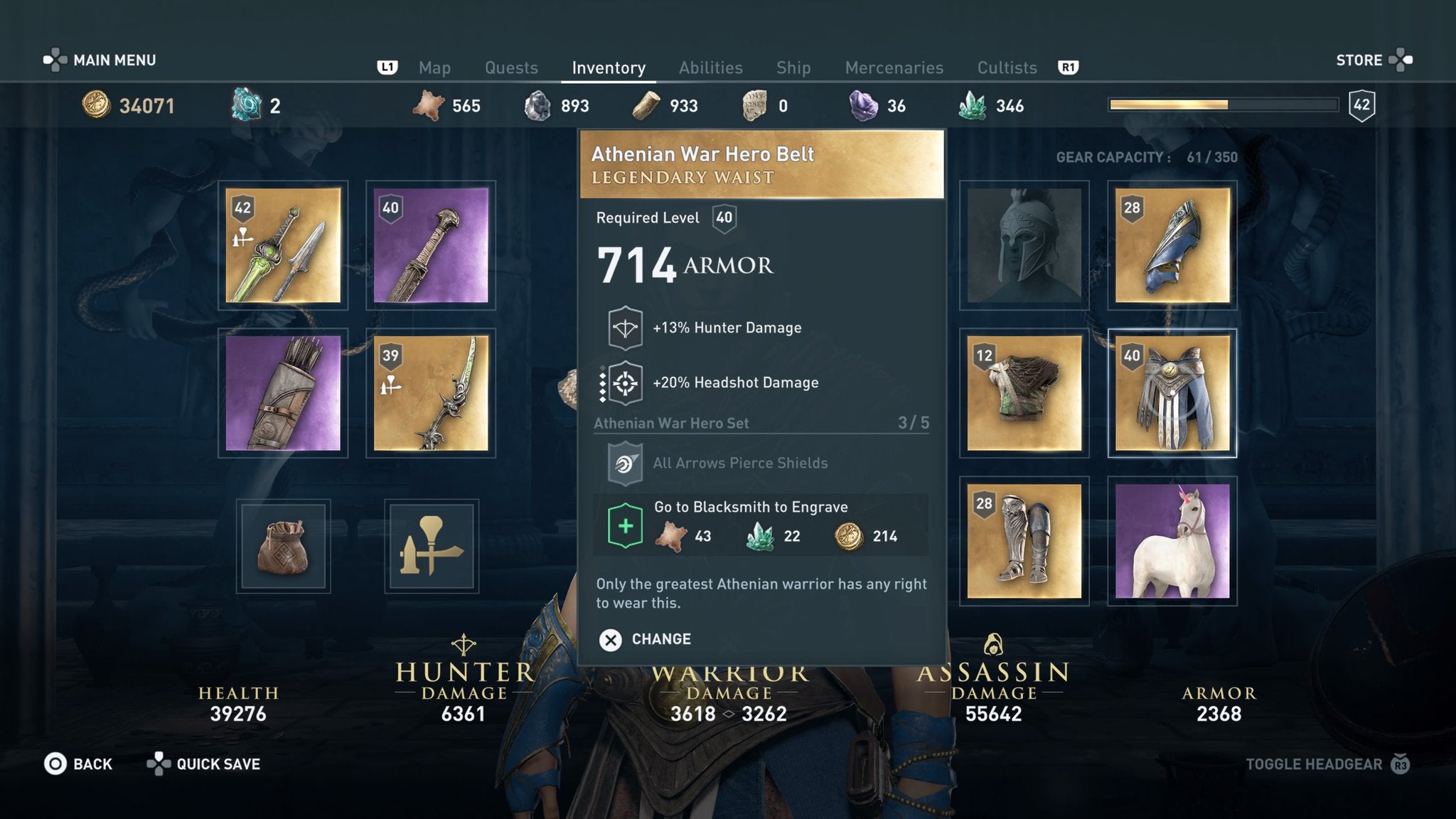Select the unicorn mount slot
This screenshot has width=1456, height=819.
coord(1173,540)
